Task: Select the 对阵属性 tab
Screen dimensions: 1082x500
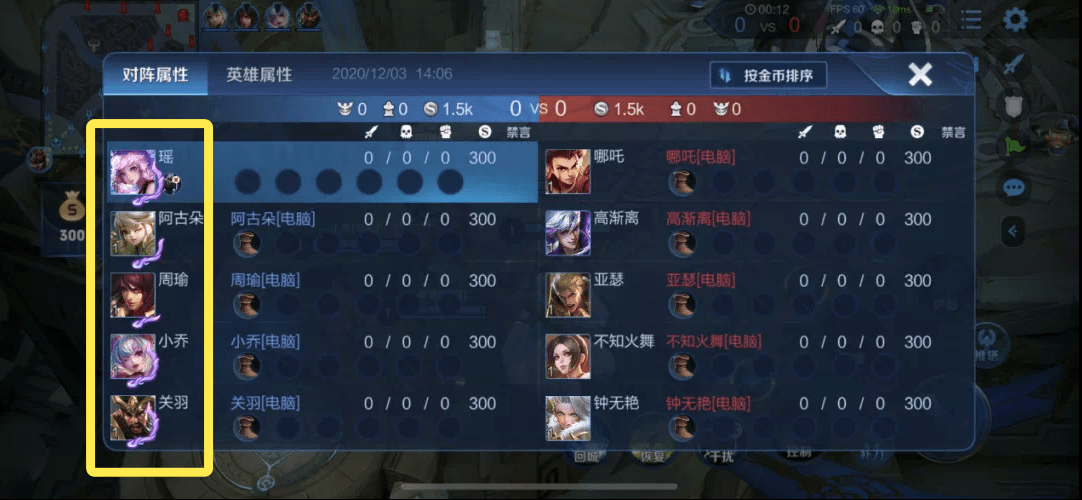Action: pyautogui.click(x=156, y=75)
